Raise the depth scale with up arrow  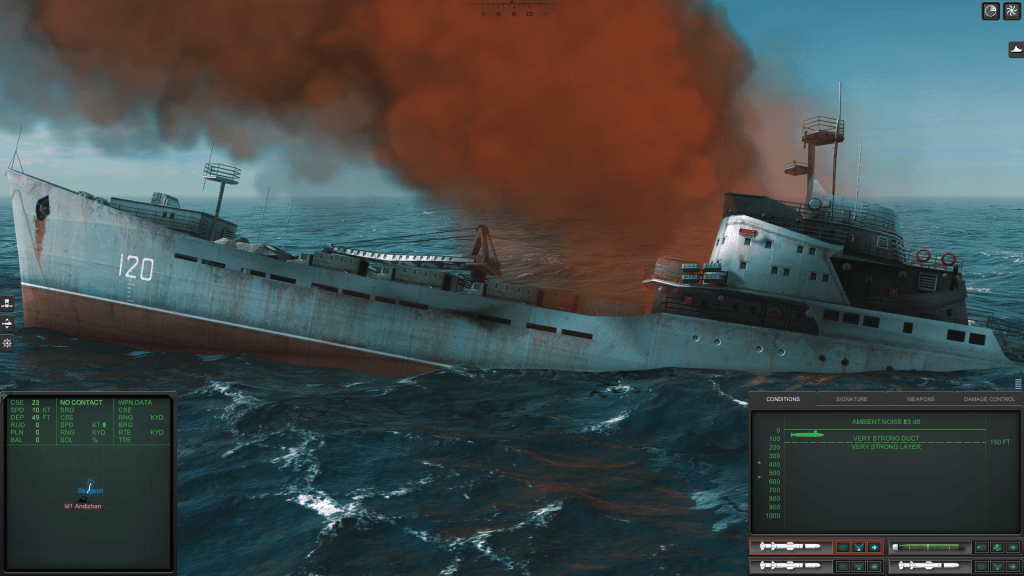pyautogui.click(x=759, y=463)
